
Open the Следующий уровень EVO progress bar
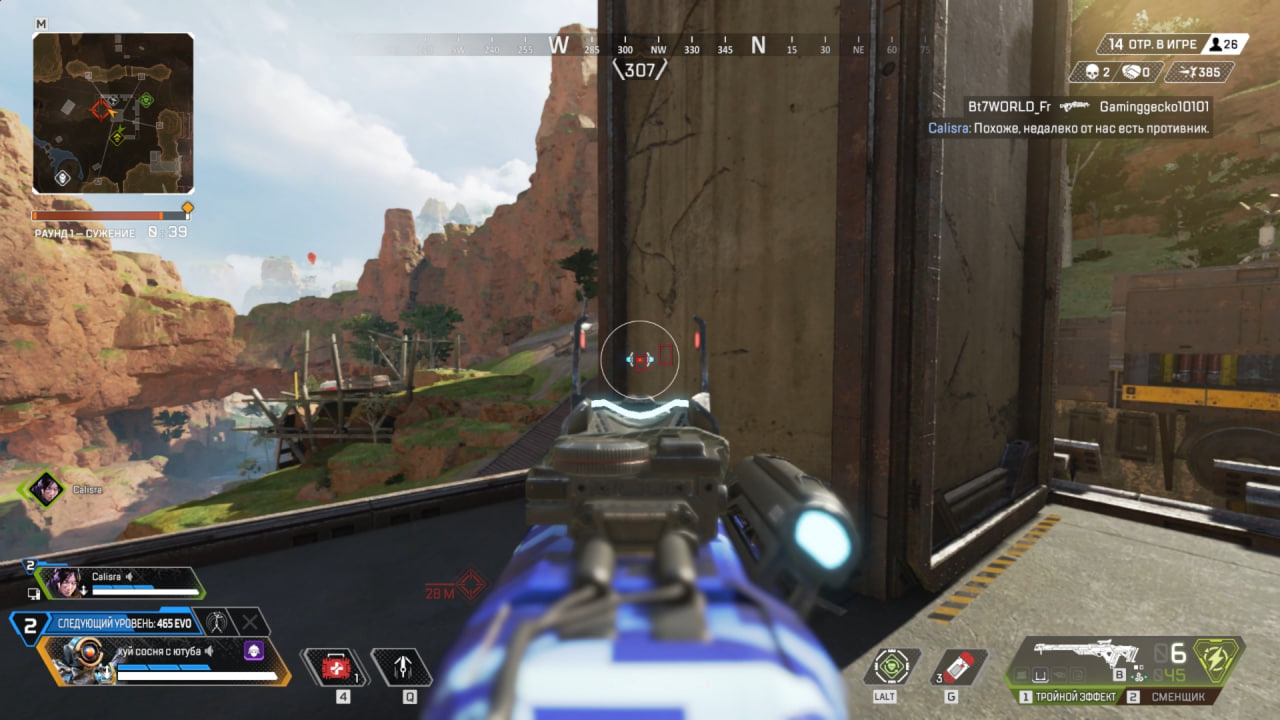click(118, 623)
